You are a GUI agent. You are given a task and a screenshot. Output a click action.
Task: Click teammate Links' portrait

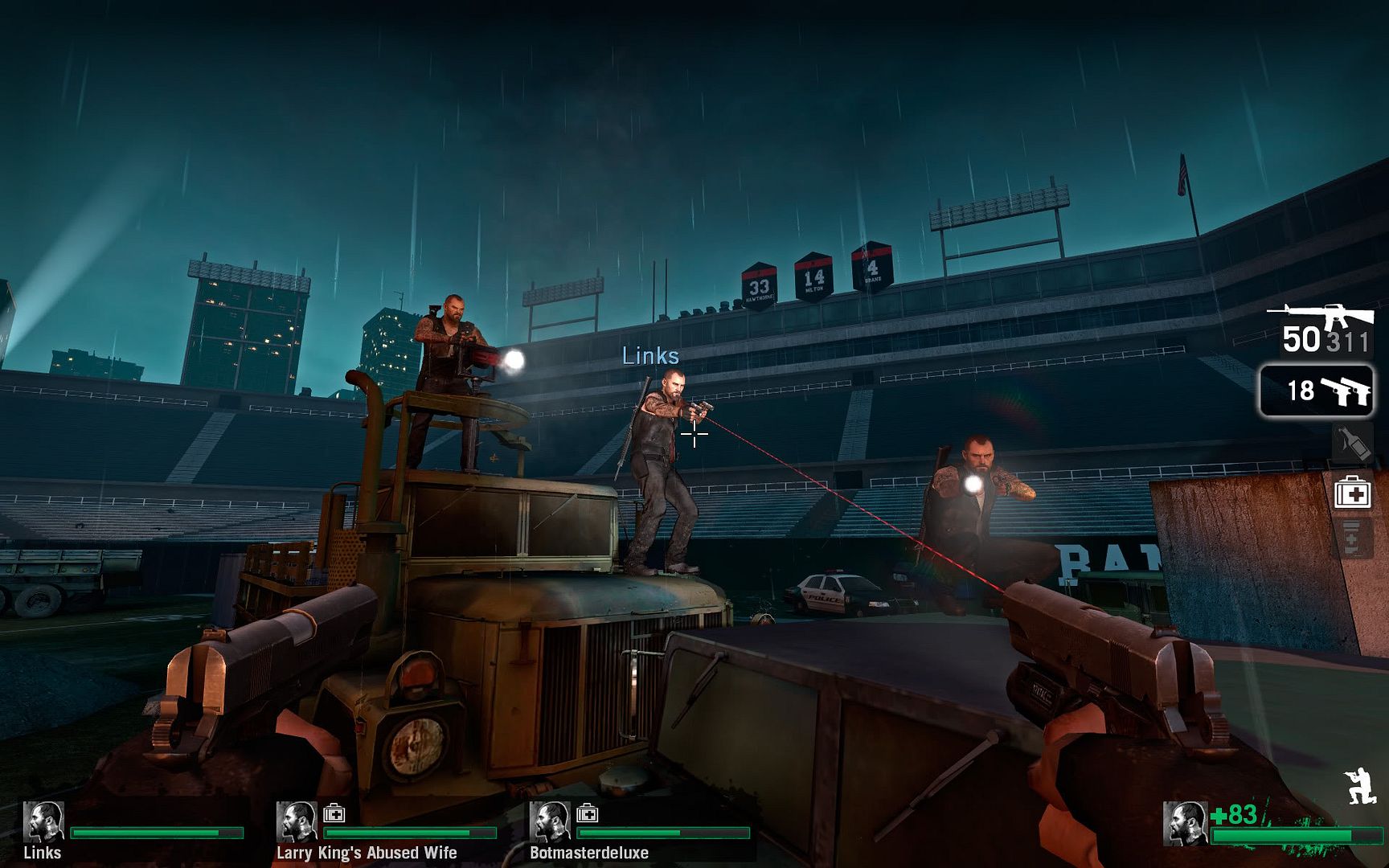click(x=43, y=821)
